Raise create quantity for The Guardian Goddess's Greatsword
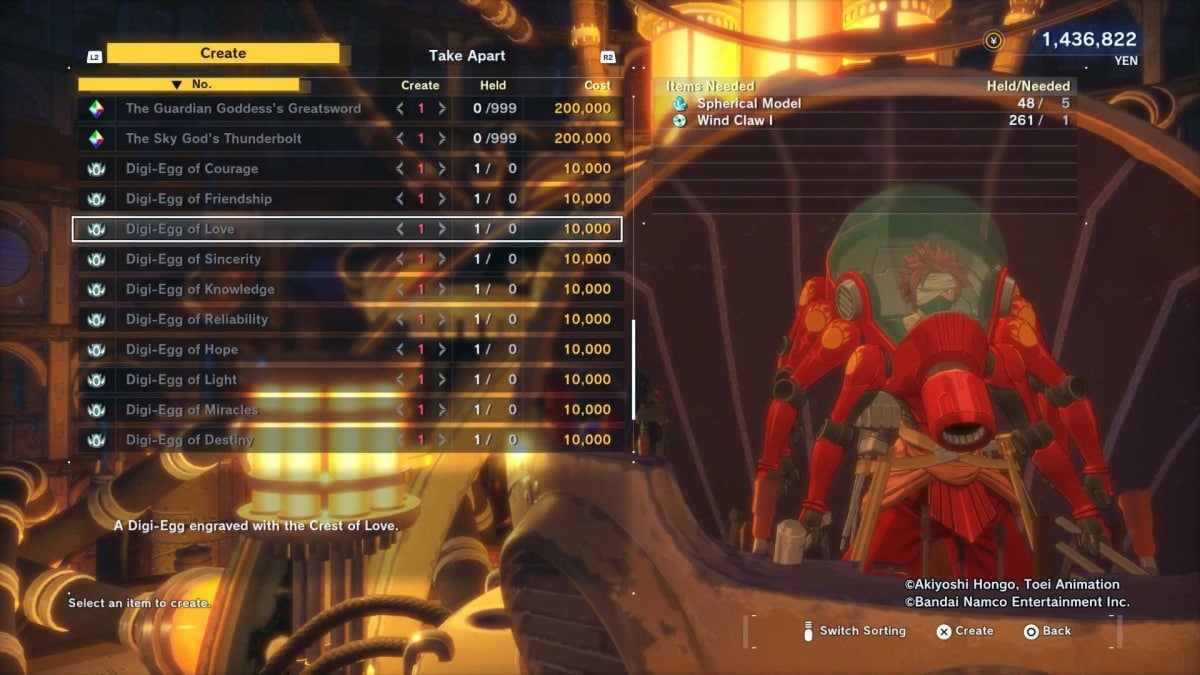The image size is (1200, 675). (442, 108)
